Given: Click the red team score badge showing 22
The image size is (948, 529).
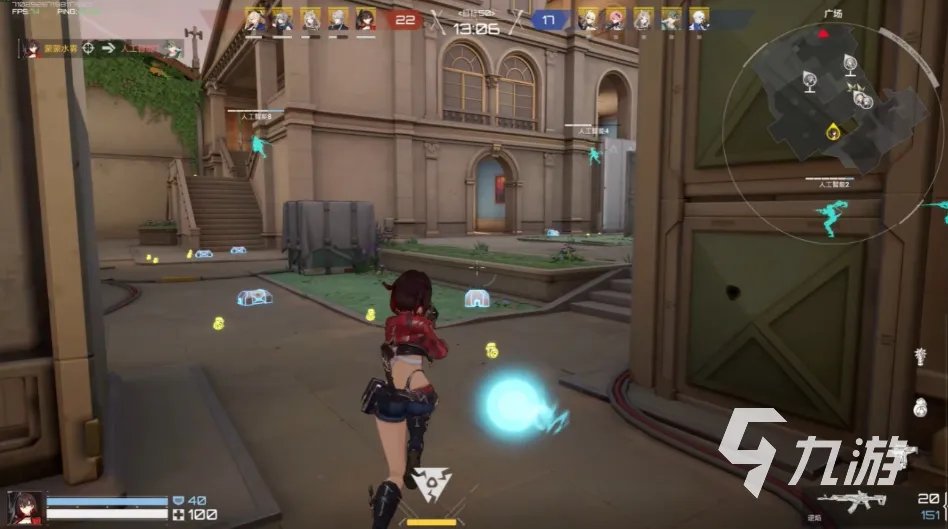Looking at the screenshot, I should [x=404, y=19].
